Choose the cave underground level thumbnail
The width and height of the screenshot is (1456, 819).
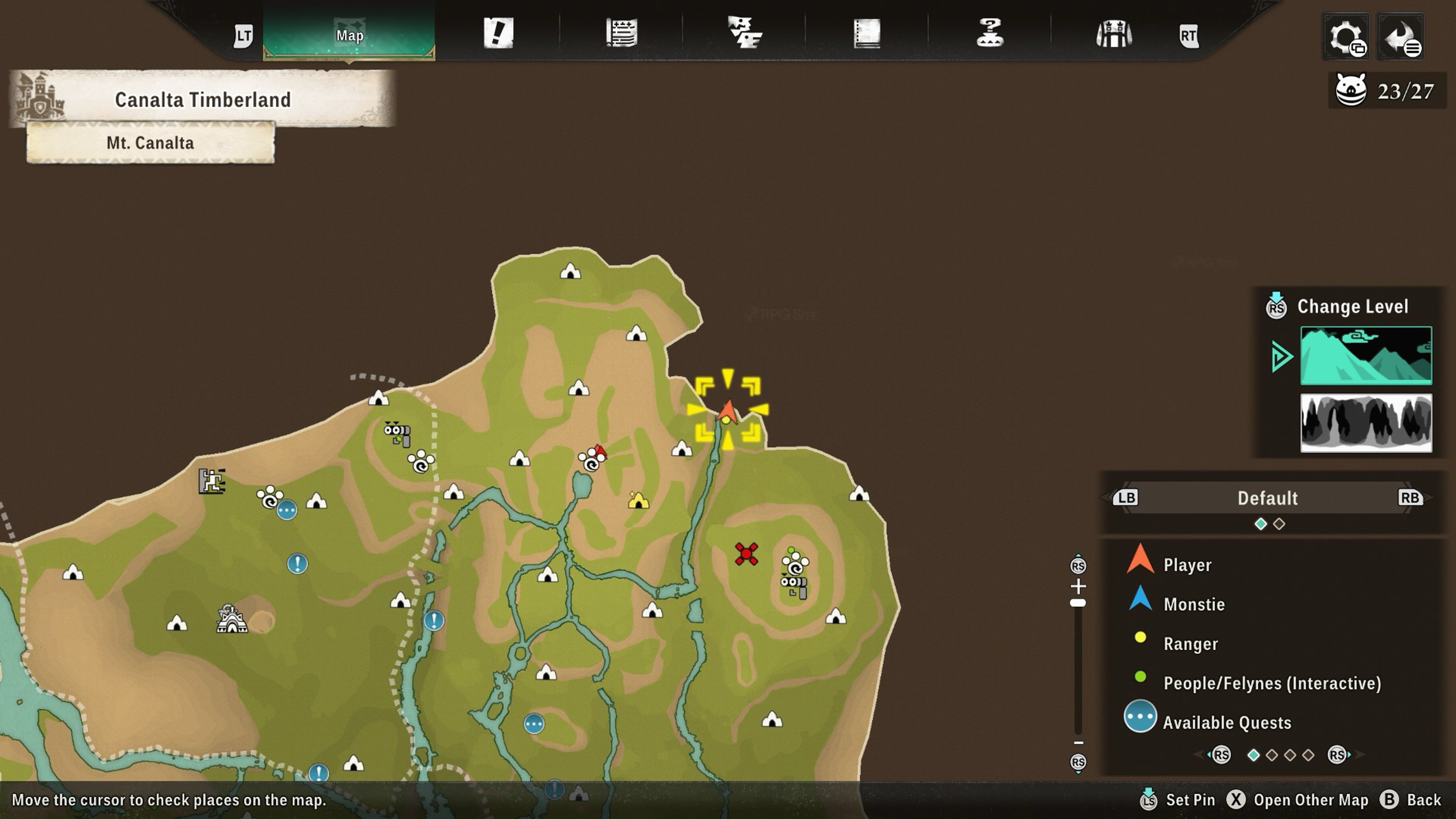pos(1366,423)
